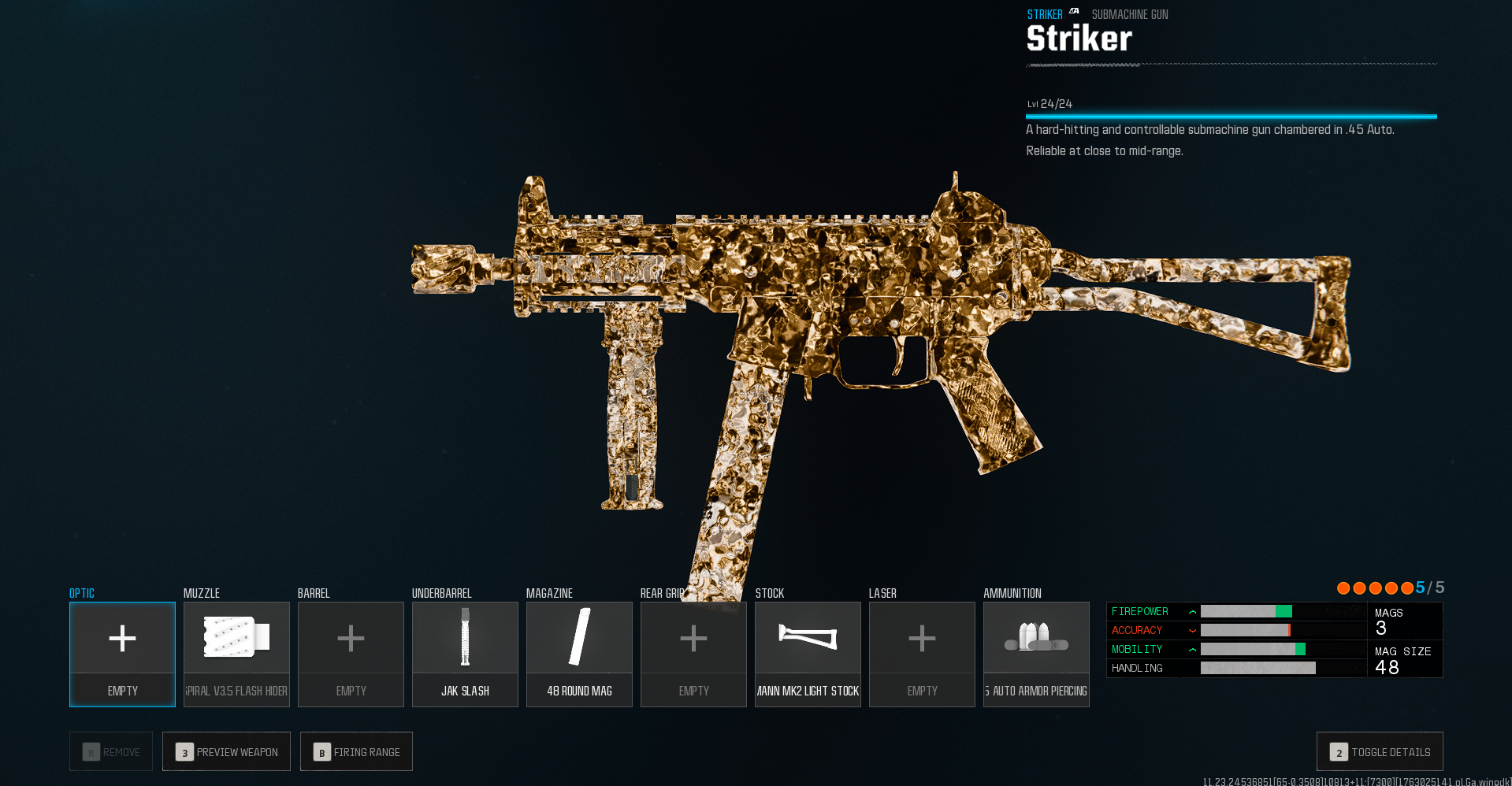This screenshot has height=786, width=1512.
Task: Click the empty Barrel slot plus icon
Action: (x=351, y=640)
